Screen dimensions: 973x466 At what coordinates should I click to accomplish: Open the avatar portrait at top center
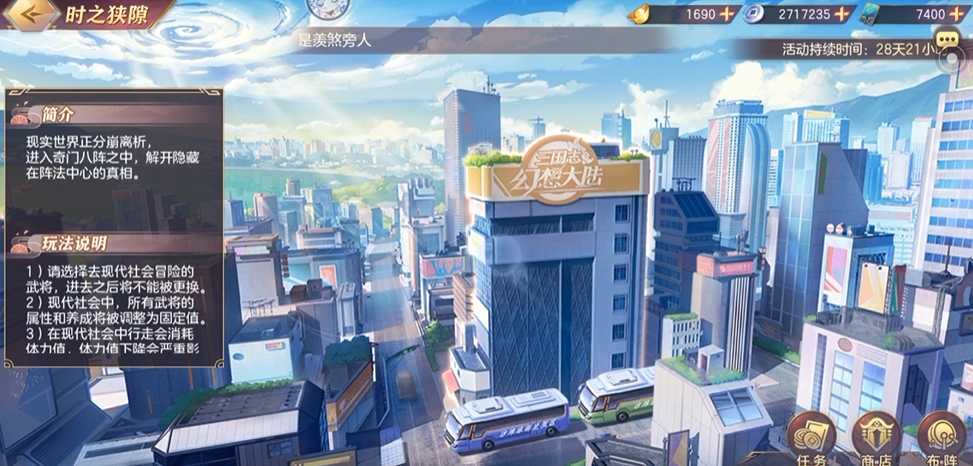(323, 8)
